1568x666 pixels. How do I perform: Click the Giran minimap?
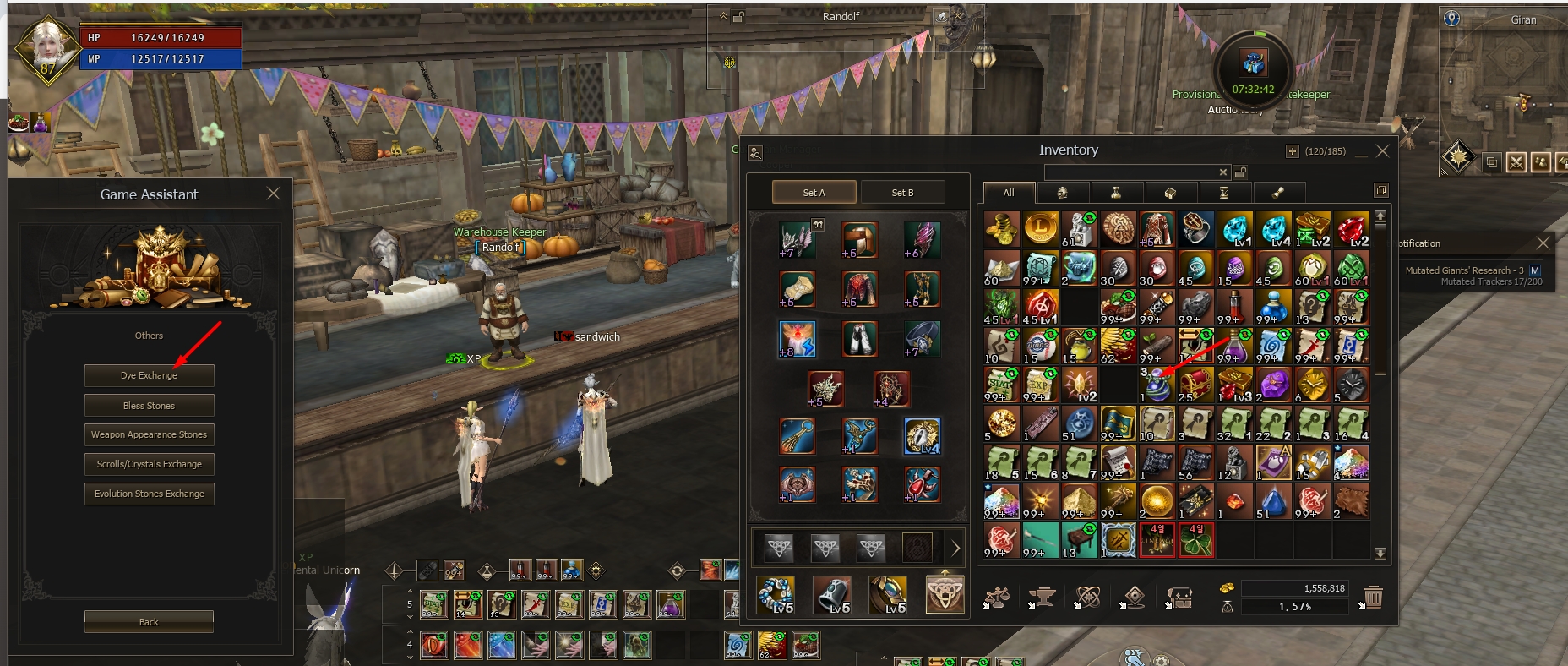coord(1504,85)
